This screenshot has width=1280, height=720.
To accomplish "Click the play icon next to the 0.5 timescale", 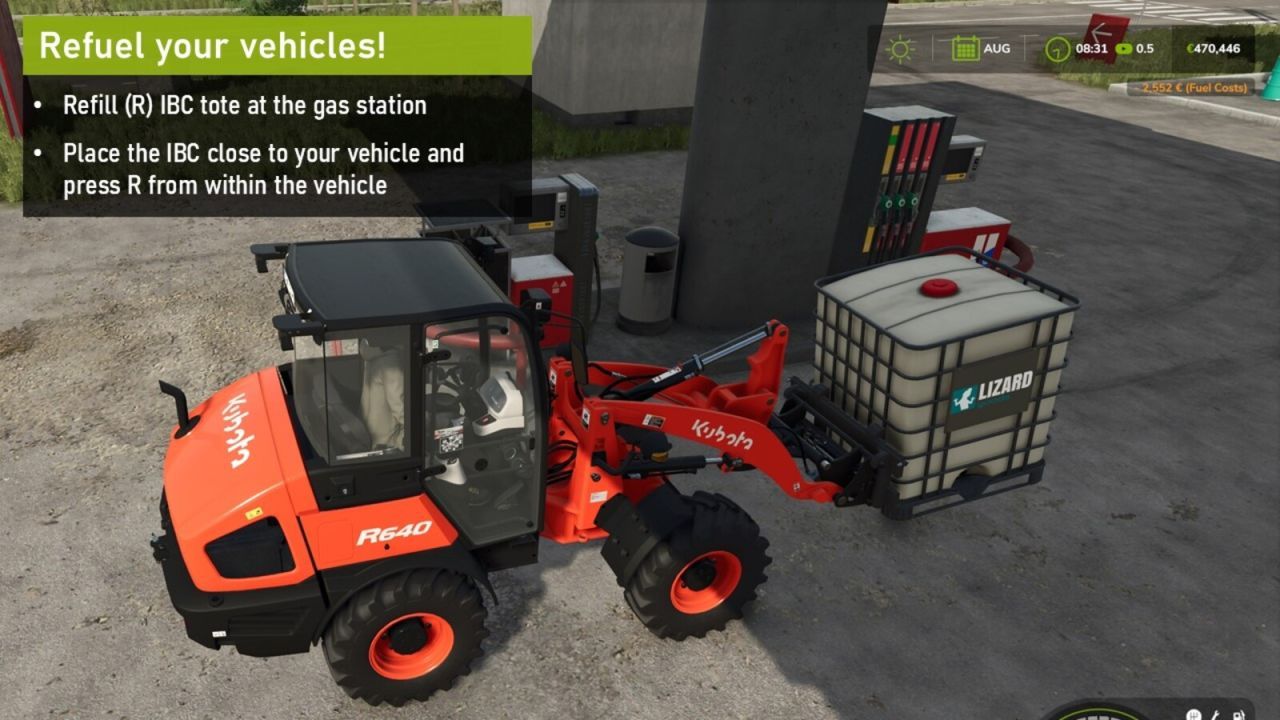I will (1122, 47).
